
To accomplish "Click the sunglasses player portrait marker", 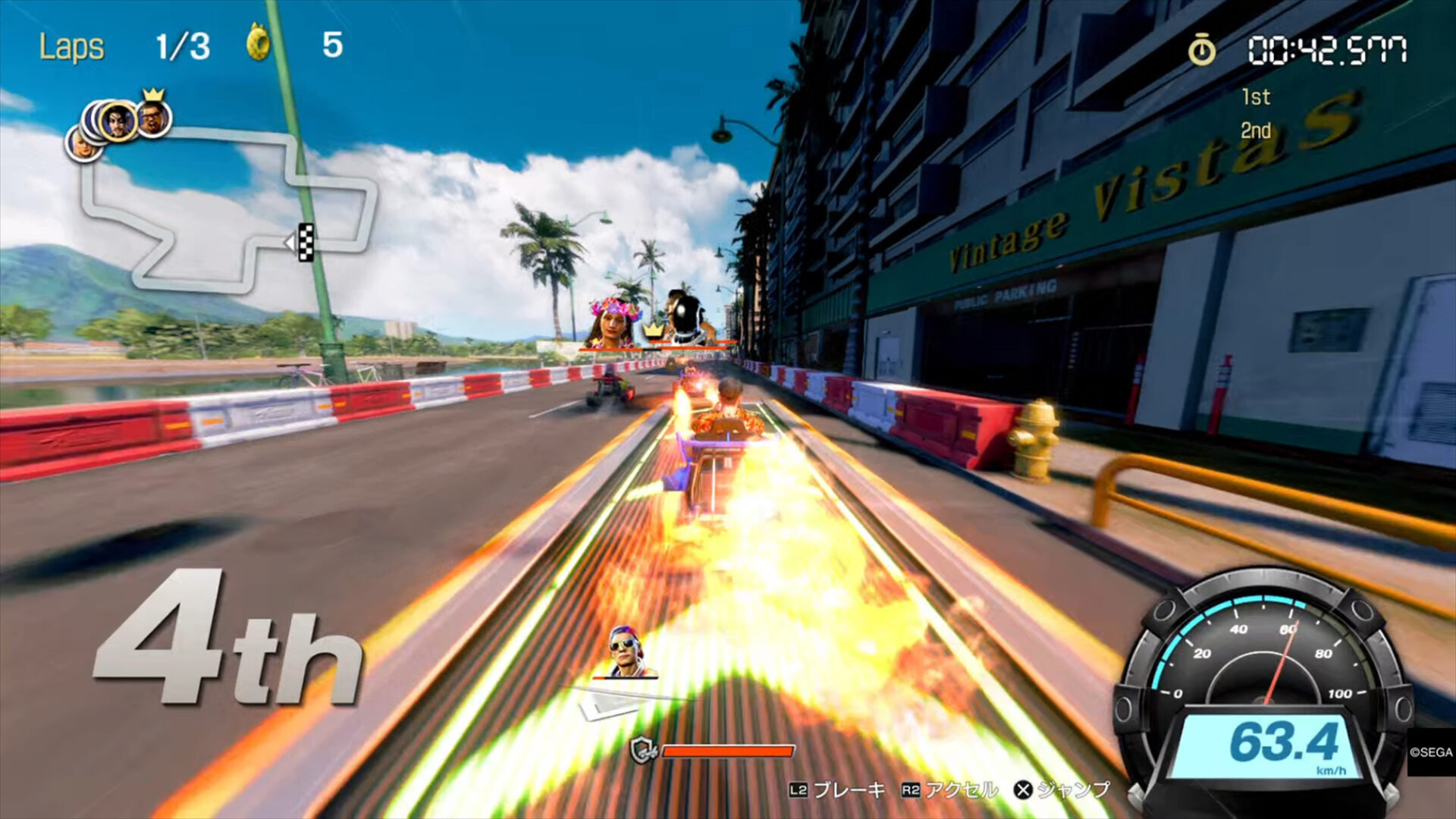I will pos(626,651).
